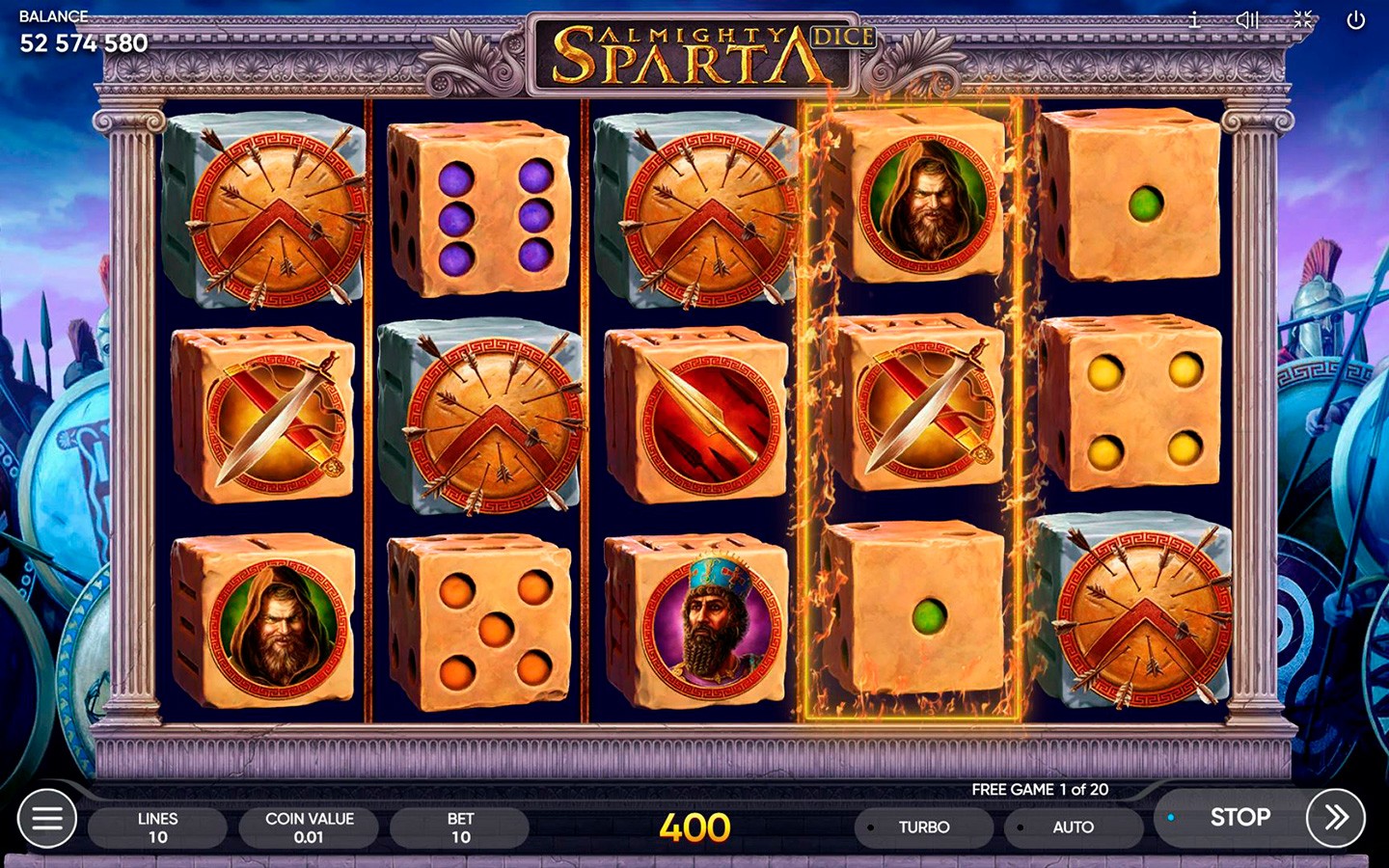The image size is (1389, 868).
Task: Open the Bet selector
Action: (x=460, y=827)
